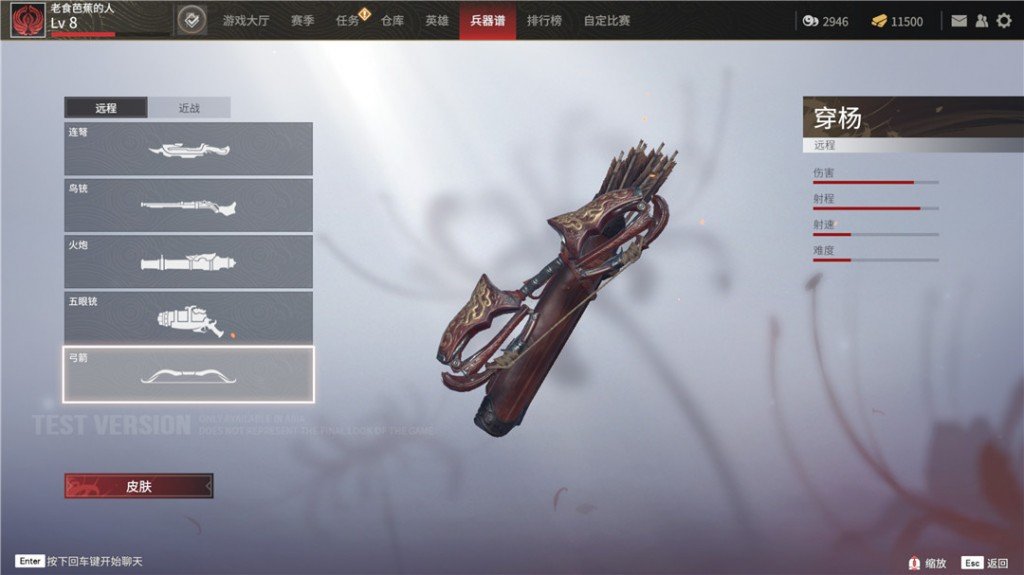Open the friends list icon

click(x=981, y=21)
